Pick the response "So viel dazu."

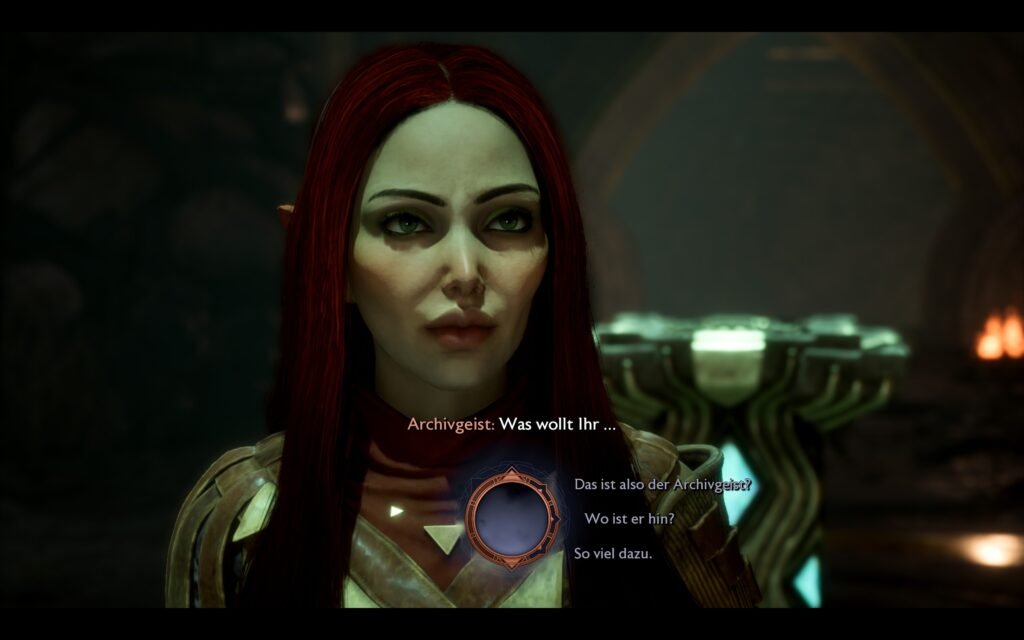[x=612, y=553]
